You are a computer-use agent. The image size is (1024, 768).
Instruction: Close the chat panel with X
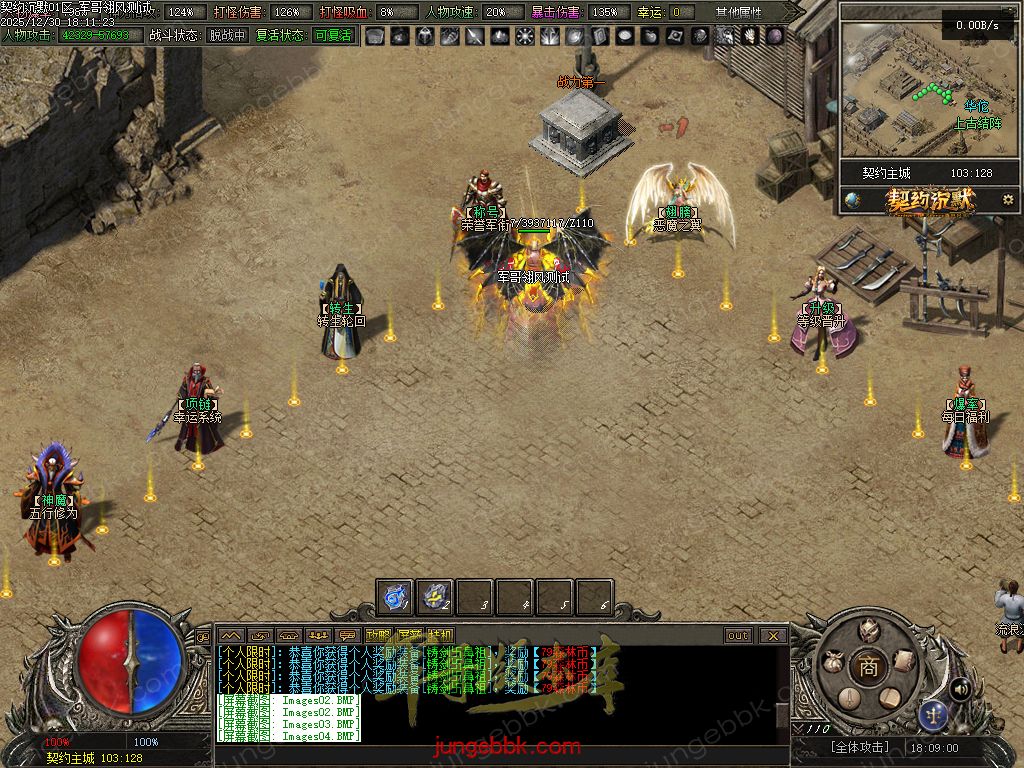772,635
